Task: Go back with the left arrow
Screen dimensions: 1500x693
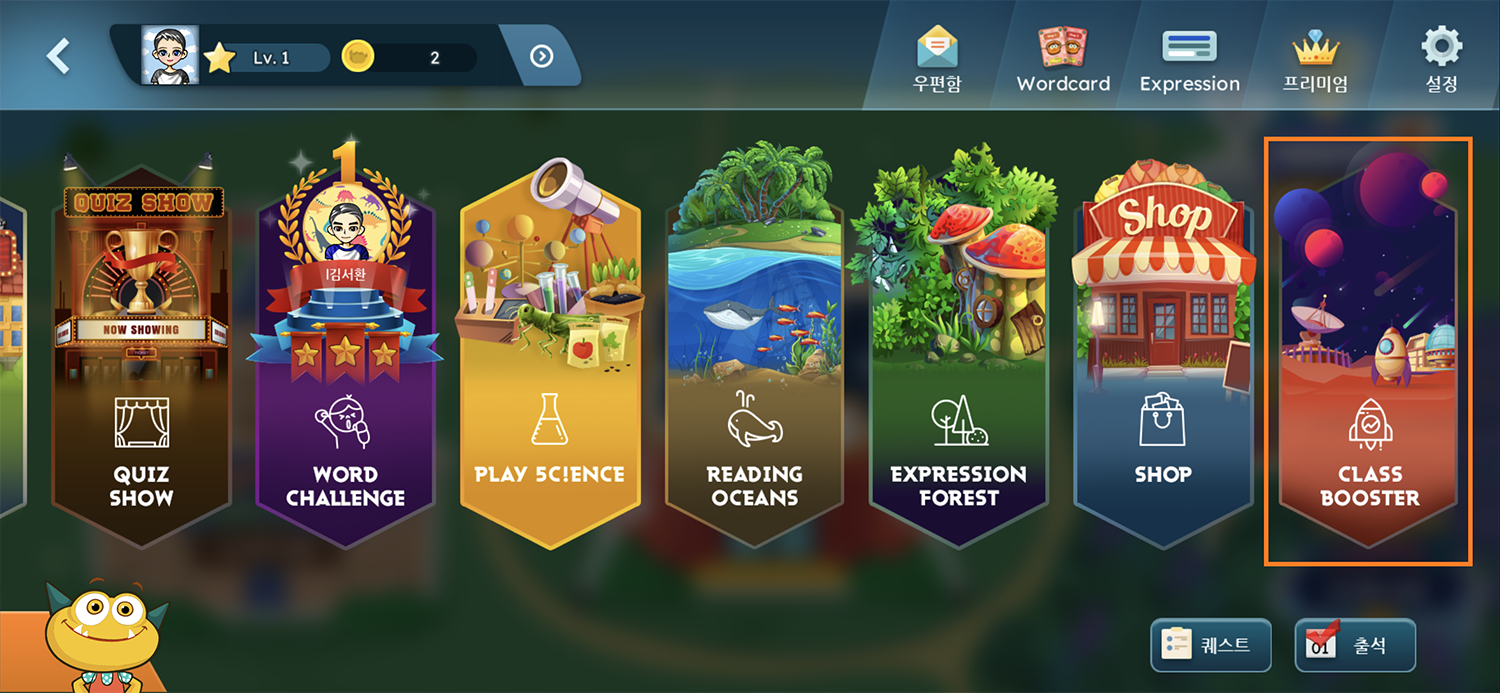Action: point(58,56)
